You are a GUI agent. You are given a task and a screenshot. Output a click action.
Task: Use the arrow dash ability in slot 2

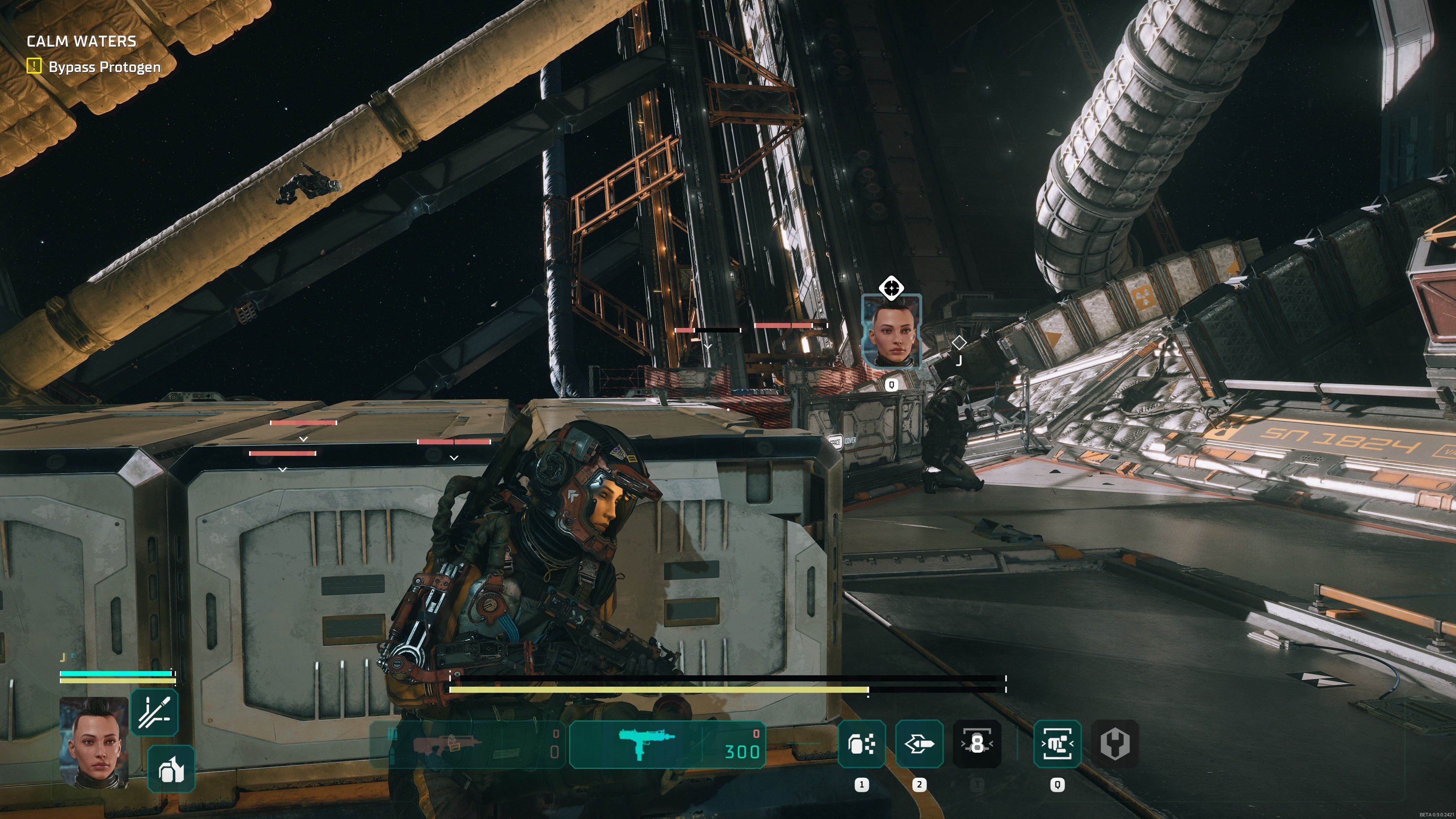point(919,744)
